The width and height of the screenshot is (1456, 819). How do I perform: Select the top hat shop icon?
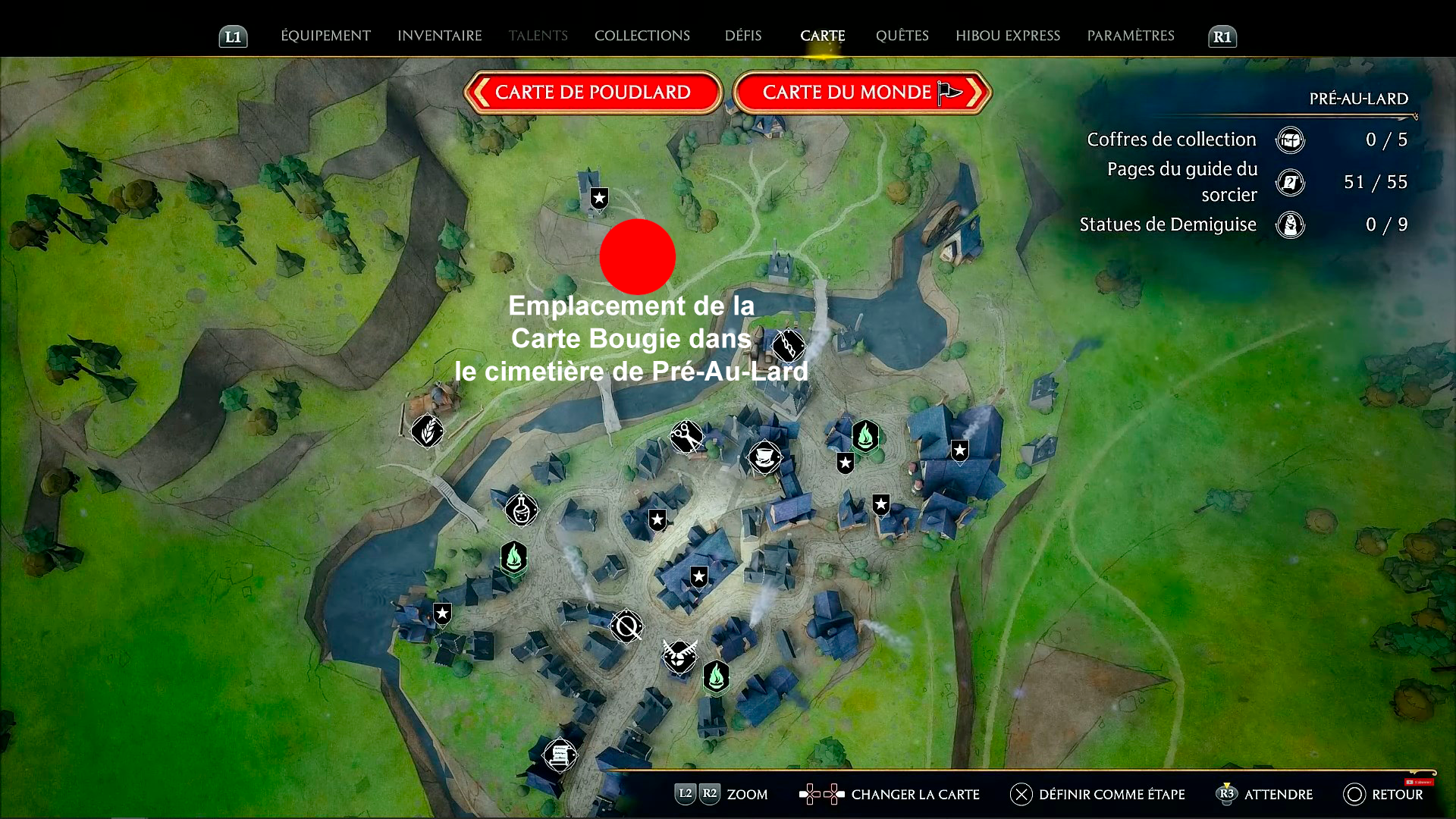coord(766,457)
